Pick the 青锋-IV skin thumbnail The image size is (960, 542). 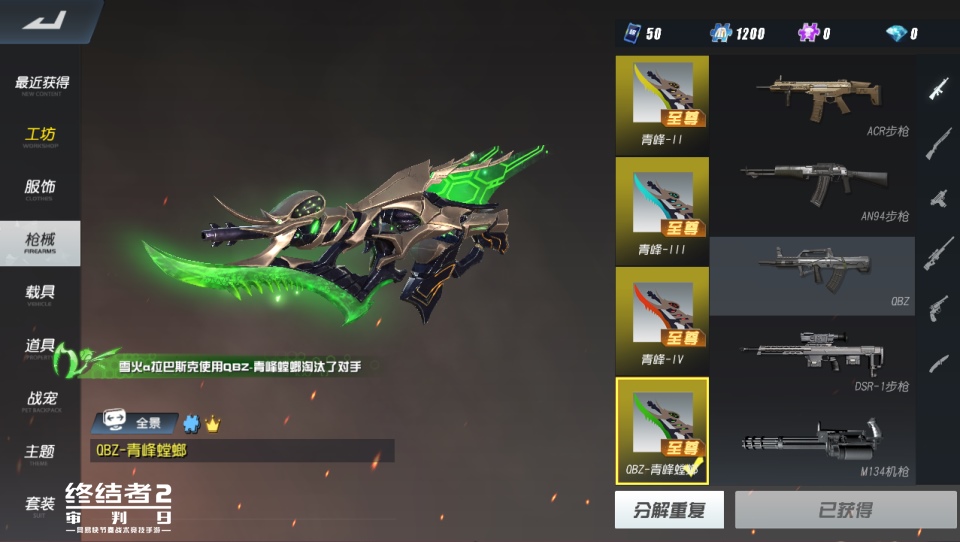[662, 319]
